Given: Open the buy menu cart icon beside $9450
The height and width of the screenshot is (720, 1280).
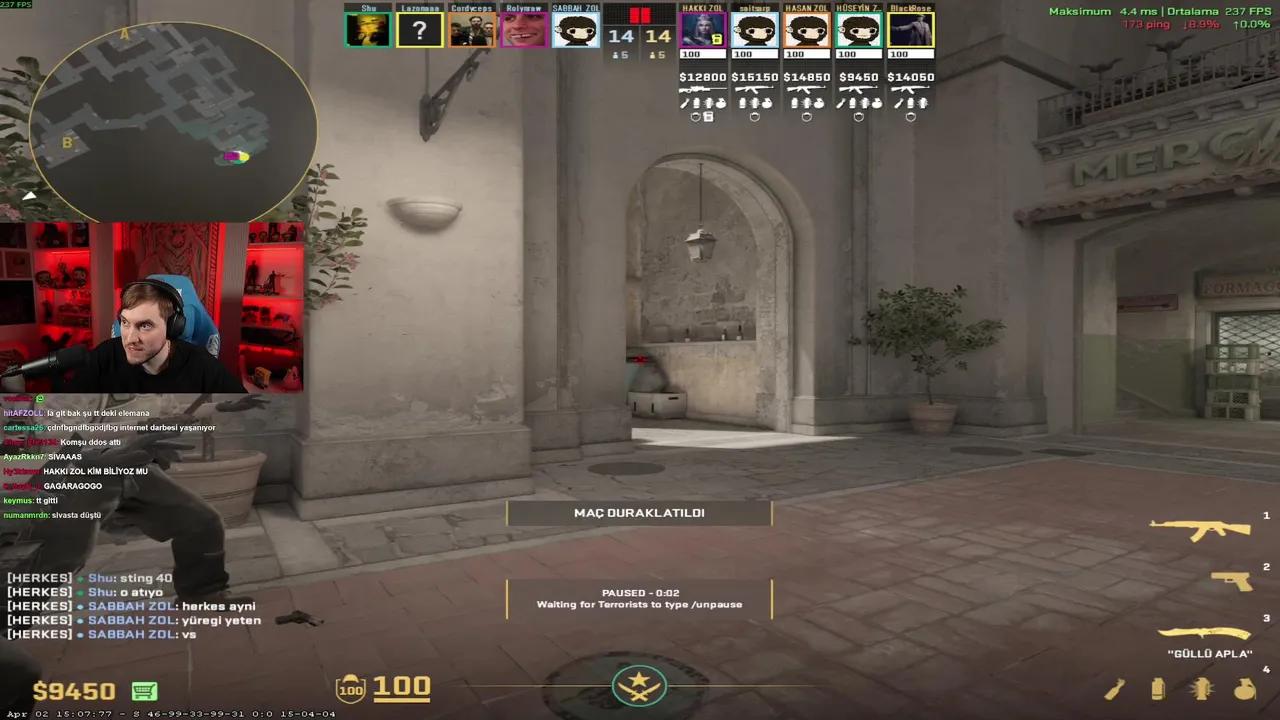Looking at the screenshot, I should tap(144, 691).
